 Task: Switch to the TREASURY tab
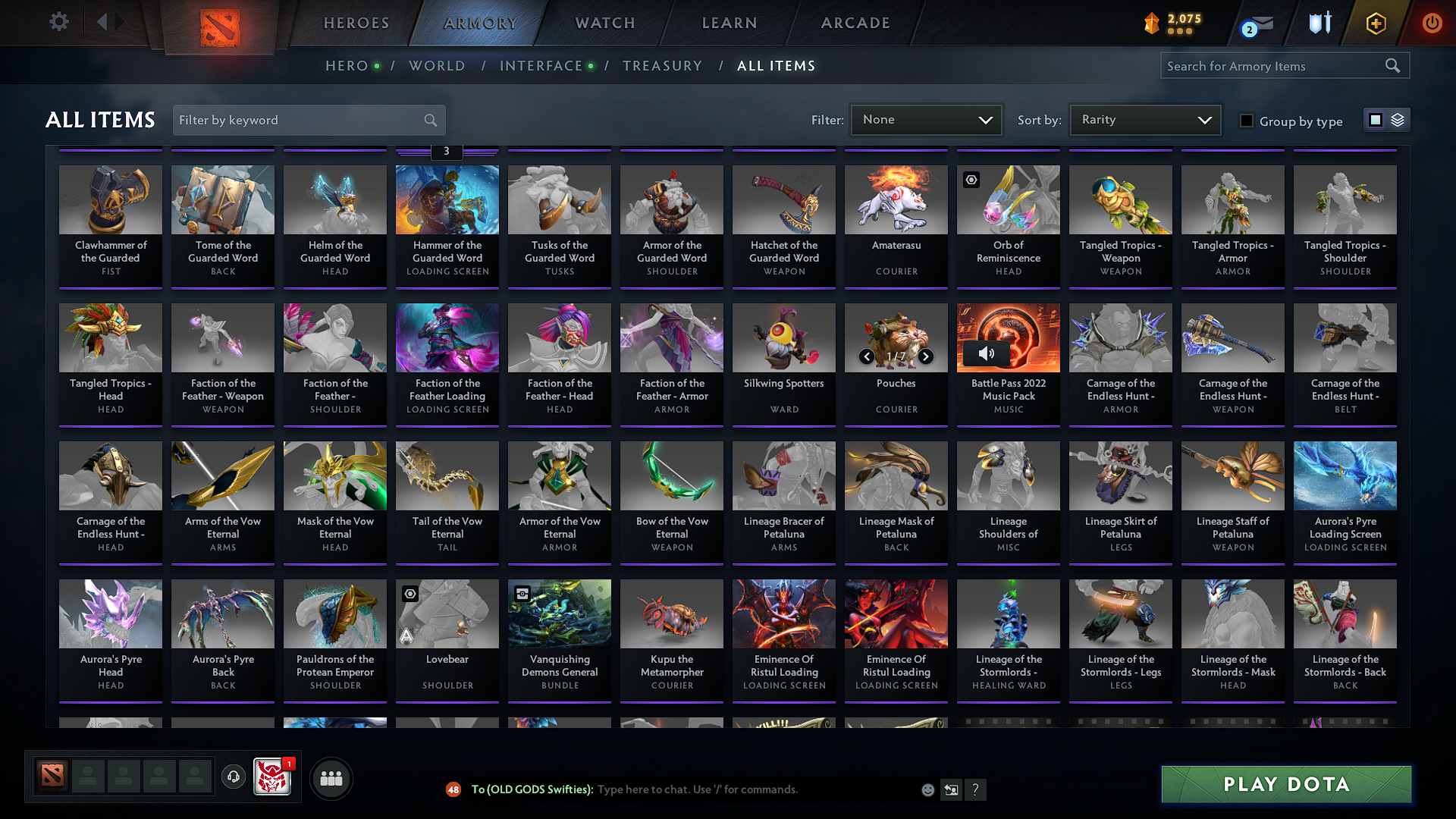coord(662,66)
